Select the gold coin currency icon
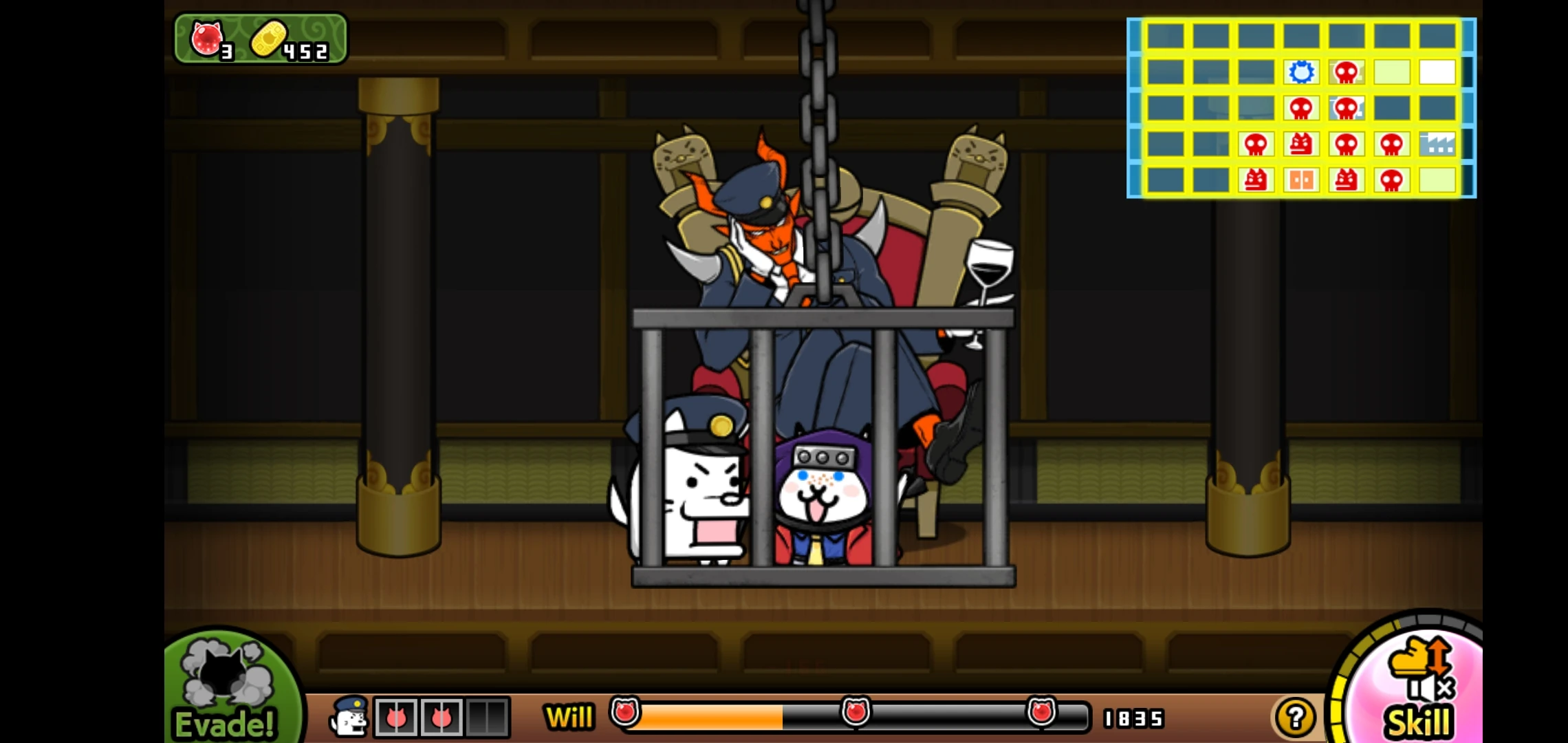Screen dimensions: 1568x743 pos(270,40)
